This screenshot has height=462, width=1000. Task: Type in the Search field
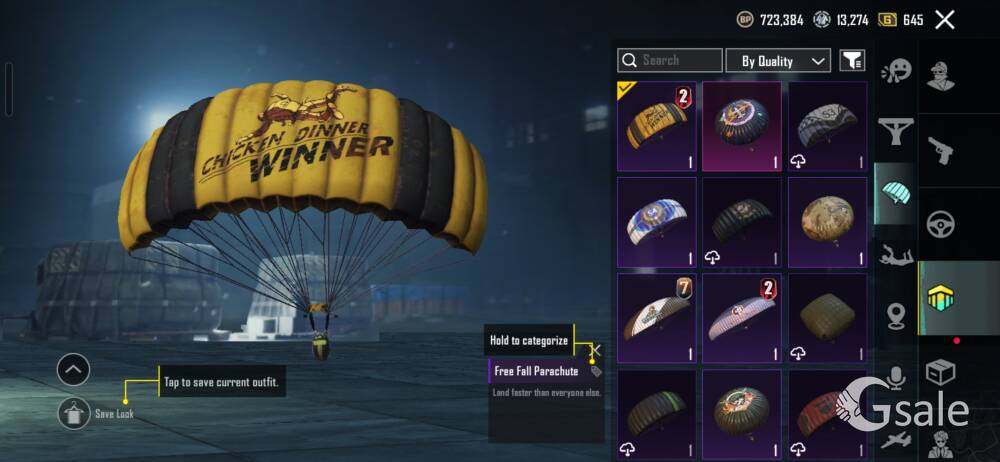[x=670, y=61]
